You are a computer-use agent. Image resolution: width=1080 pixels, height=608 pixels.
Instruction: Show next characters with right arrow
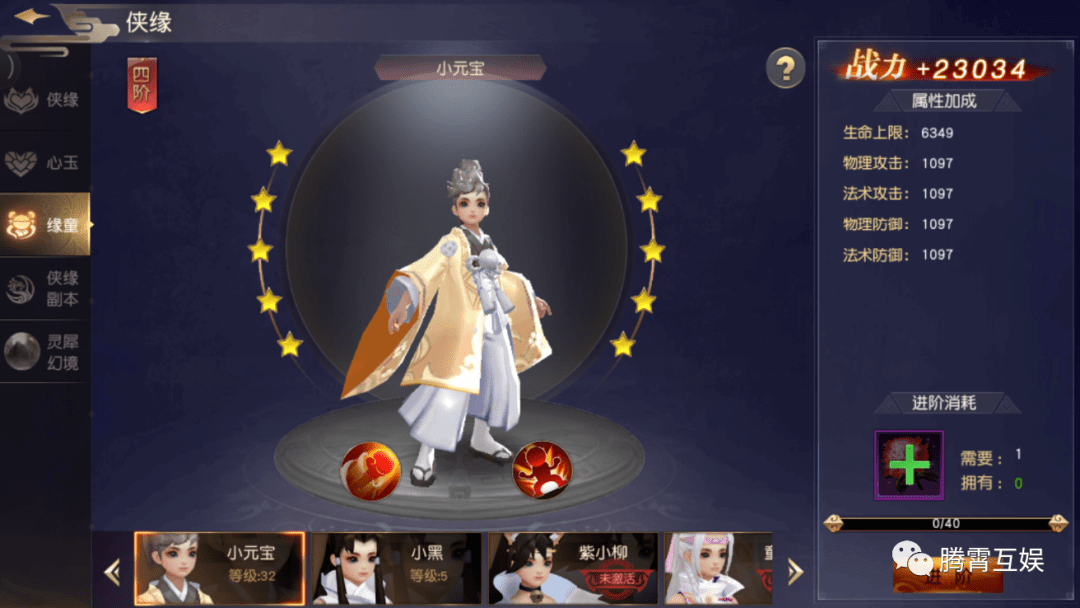coord(795,571)
